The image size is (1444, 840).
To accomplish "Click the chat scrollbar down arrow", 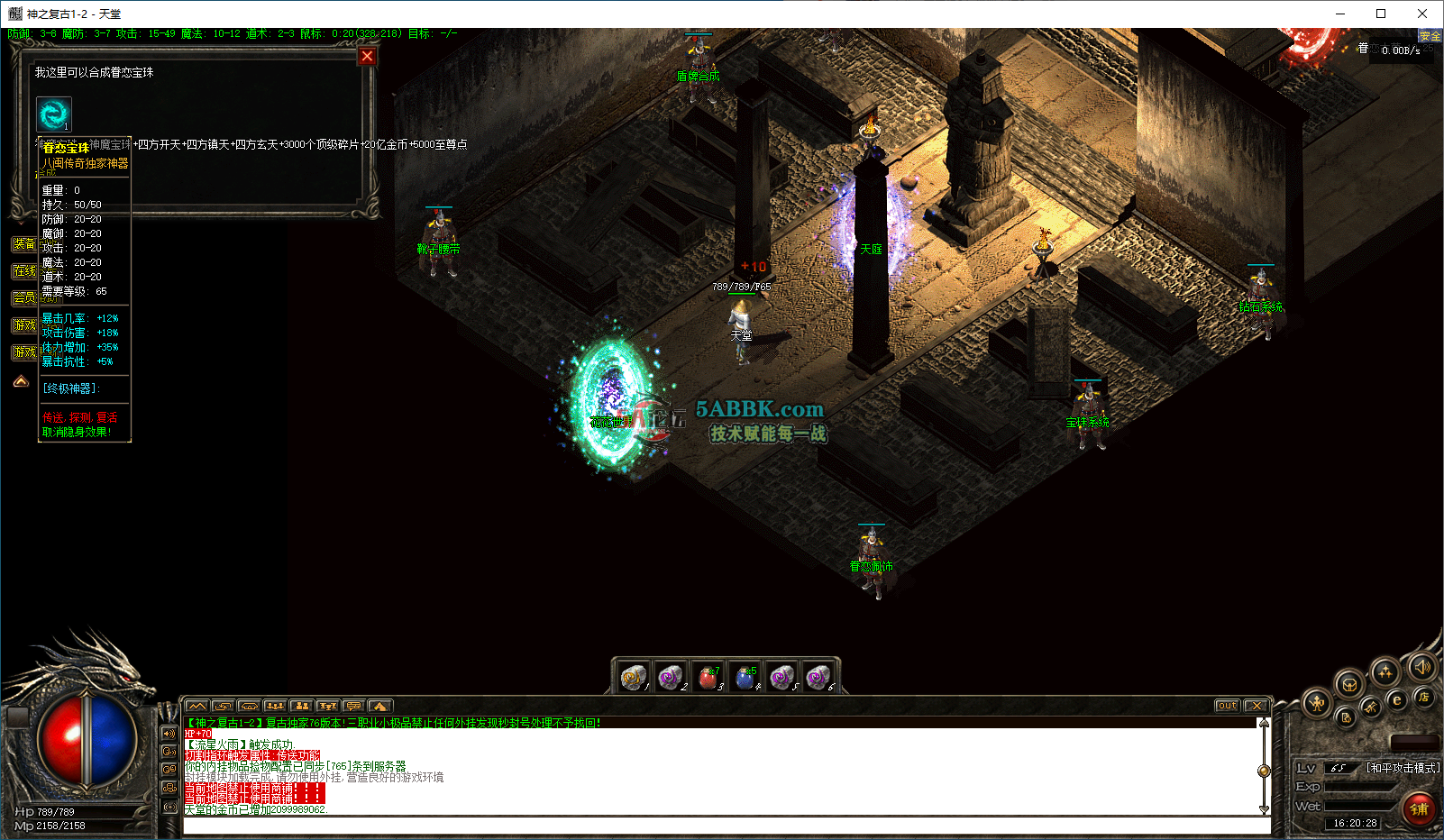I will click(1264, 808).
